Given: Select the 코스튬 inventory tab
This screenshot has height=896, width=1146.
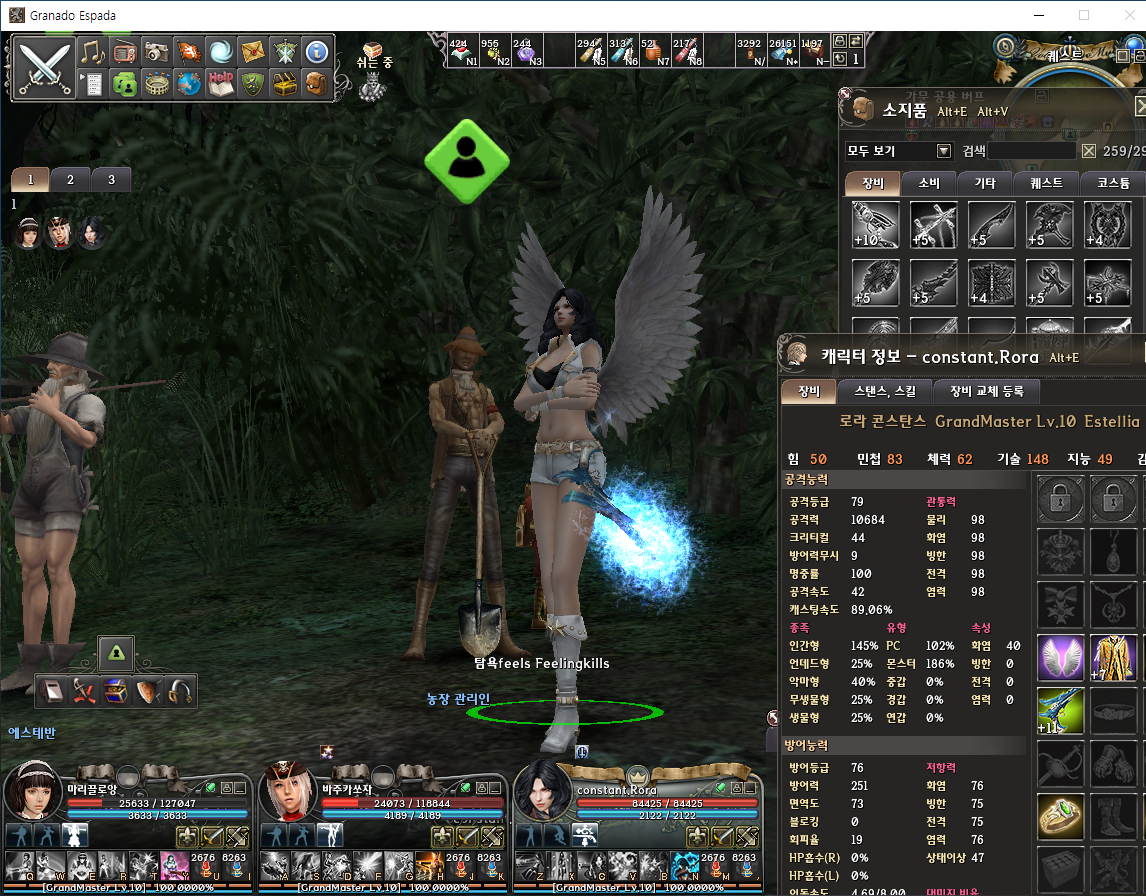Looking at the screenshot, I should 1112,184.
